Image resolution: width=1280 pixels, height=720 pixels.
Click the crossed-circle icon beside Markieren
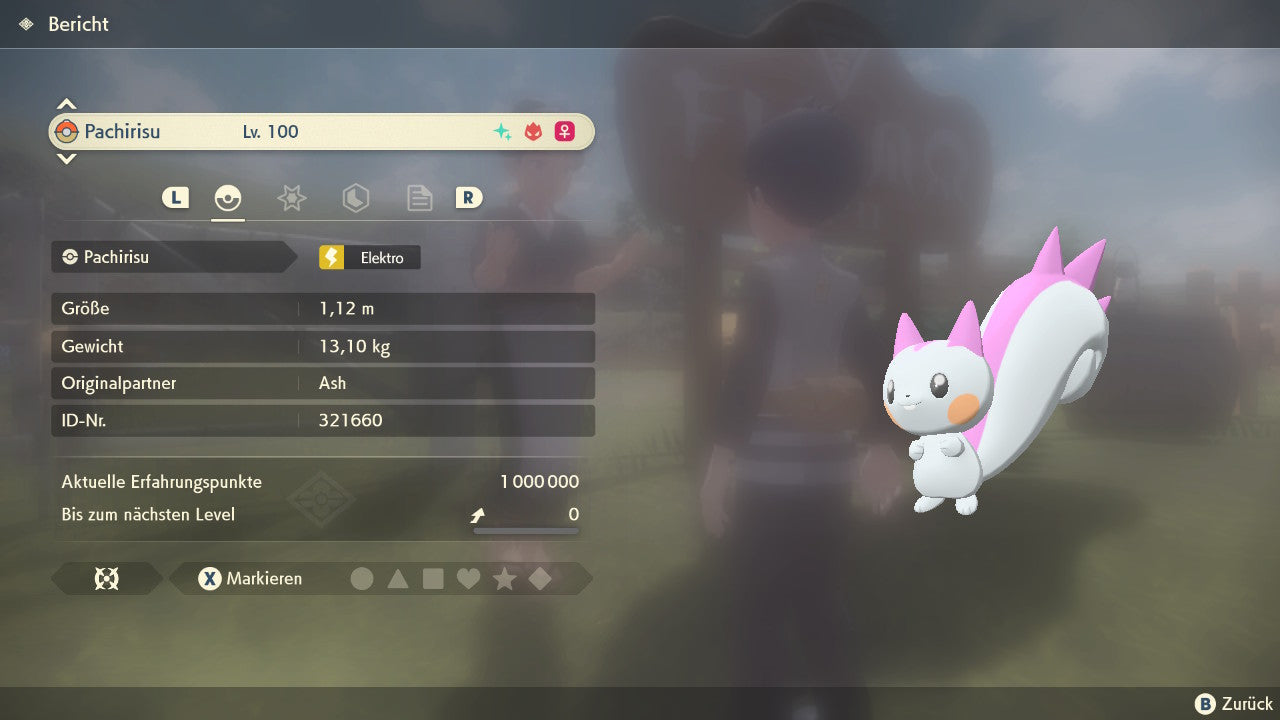click(x=106, y=579)
